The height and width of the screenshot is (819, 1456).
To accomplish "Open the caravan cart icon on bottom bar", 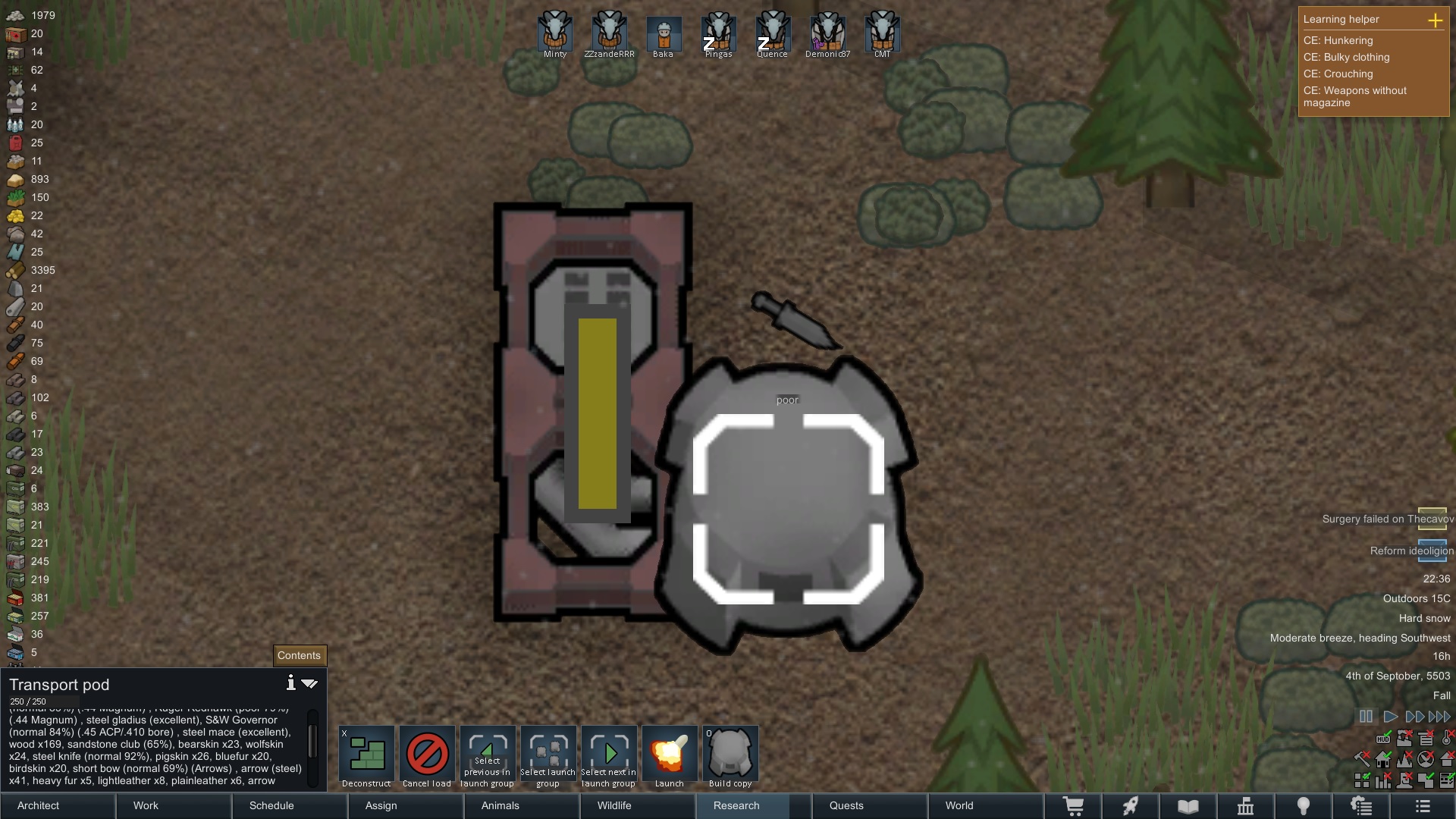I will pyautogui.click(x=1075, y=806).
